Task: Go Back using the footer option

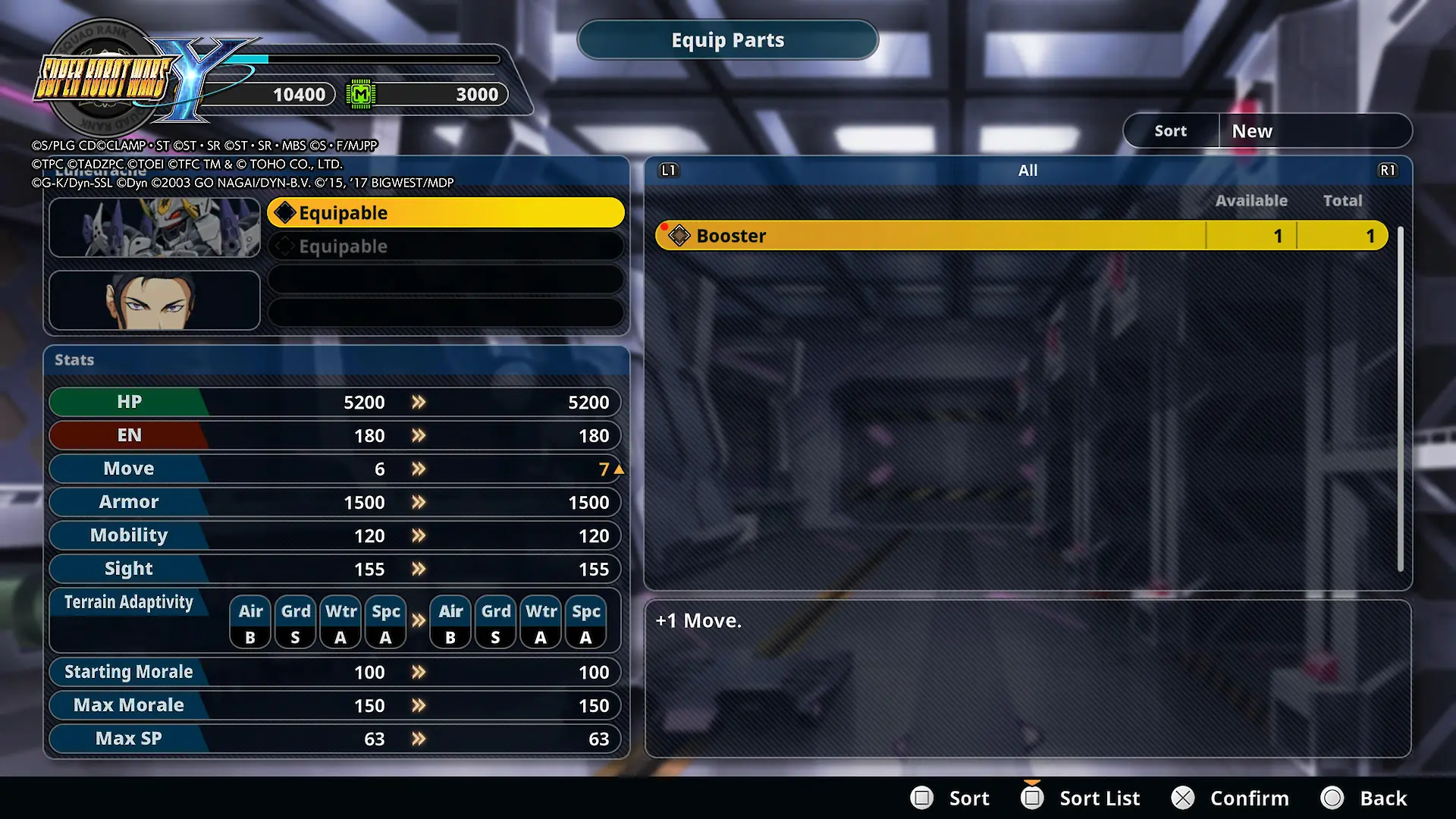Action: coord(1364,798)
